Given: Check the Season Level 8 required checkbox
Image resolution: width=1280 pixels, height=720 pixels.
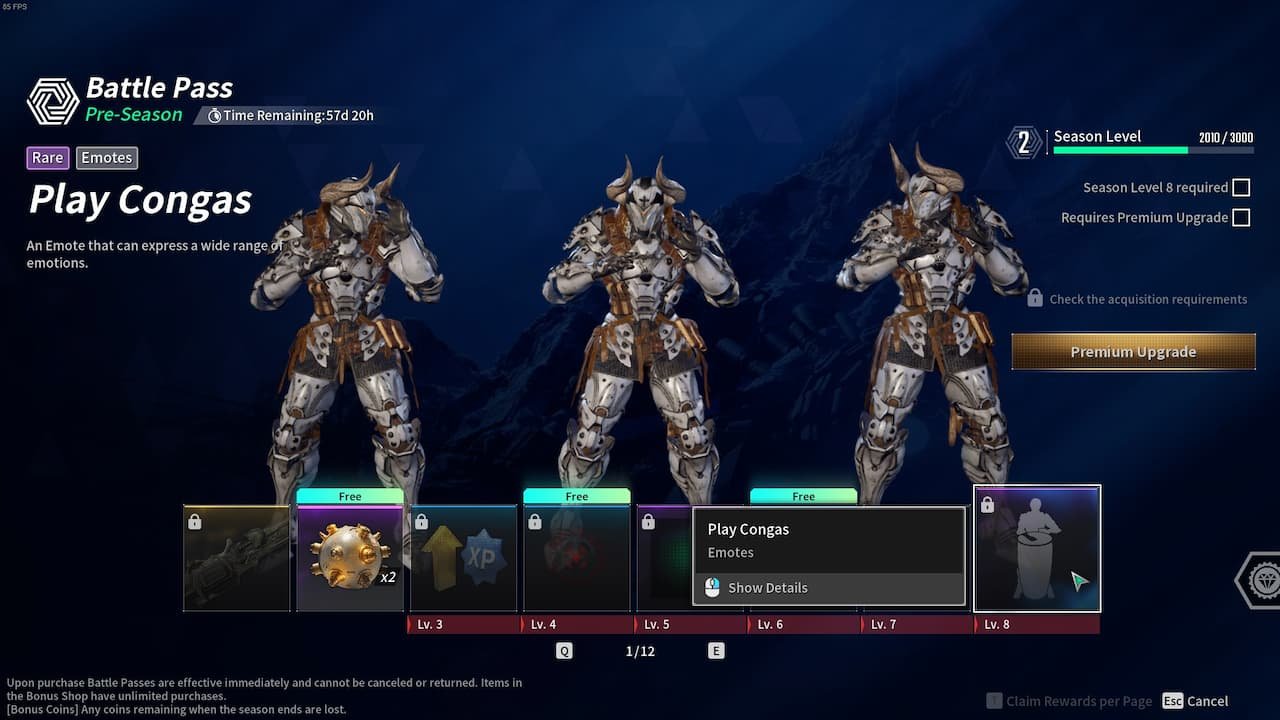Looking at the screenshot, I should point(1241,187).
